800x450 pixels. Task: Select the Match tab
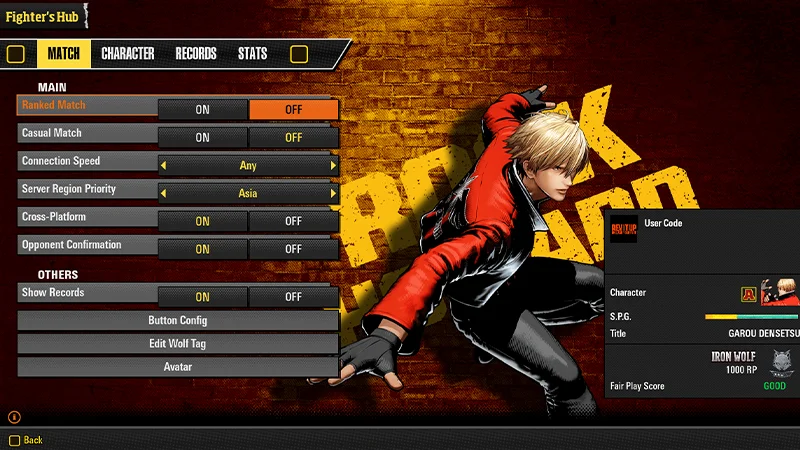click(64, 54)
